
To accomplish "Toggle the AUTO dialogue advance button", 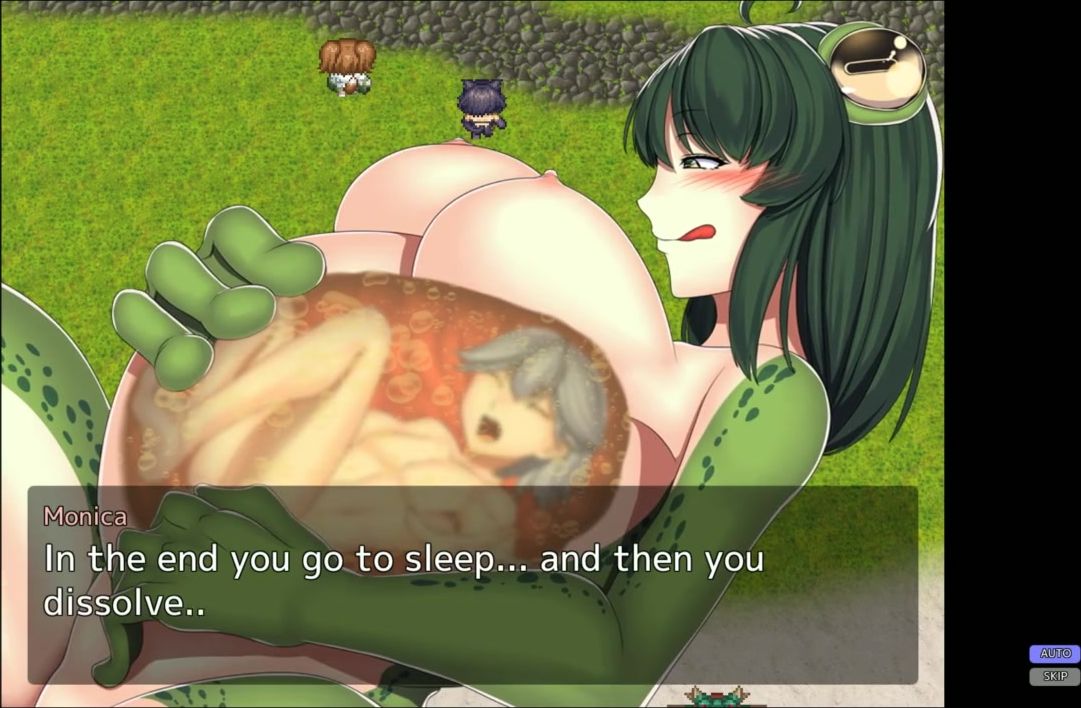I will tap(1054, 654).
